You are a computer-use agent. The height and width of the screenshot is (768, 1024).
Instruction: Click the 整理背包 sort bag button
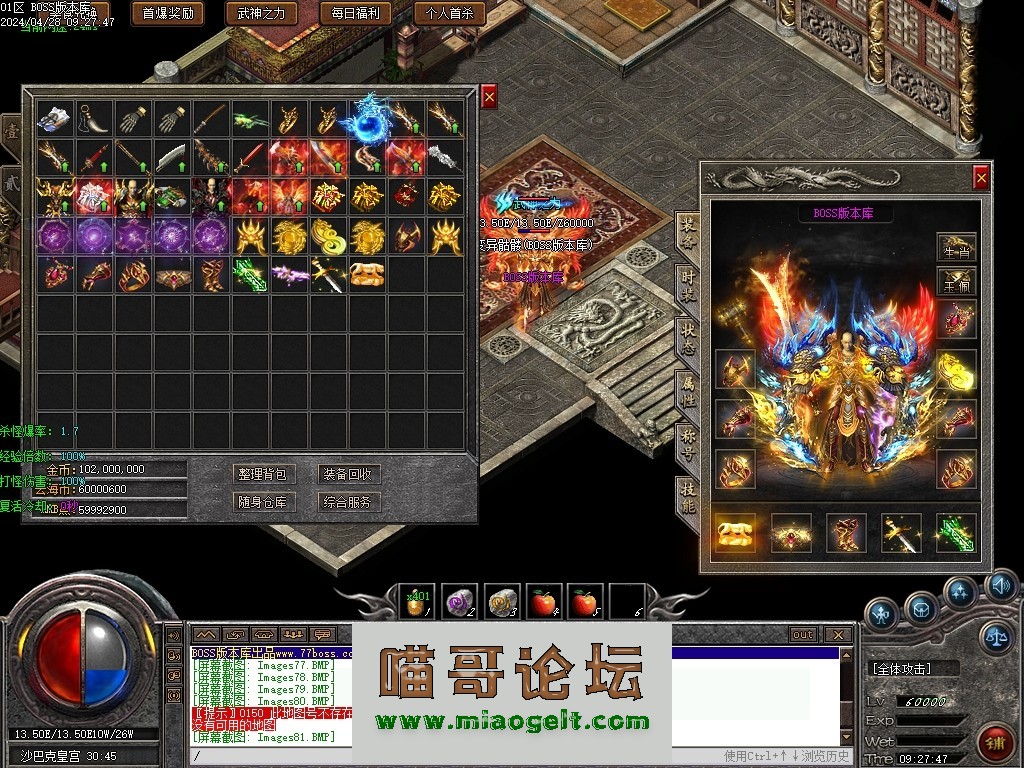coord(262,474)
